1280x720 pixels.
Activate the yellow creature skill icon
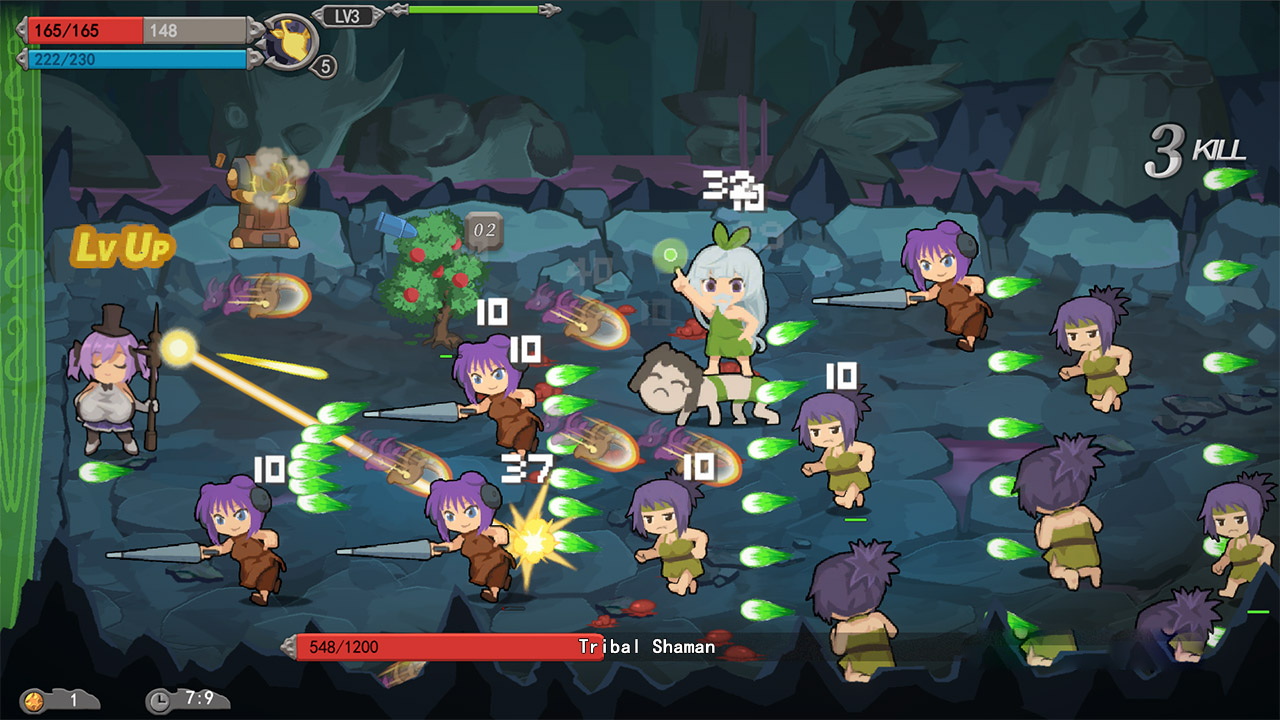point(291,41)
